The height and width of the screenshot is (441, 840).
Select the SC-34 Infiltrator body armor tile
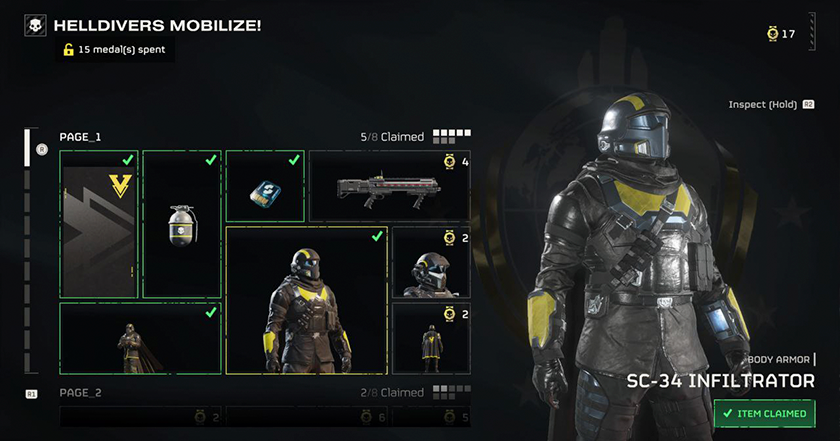tap(307, 300)
